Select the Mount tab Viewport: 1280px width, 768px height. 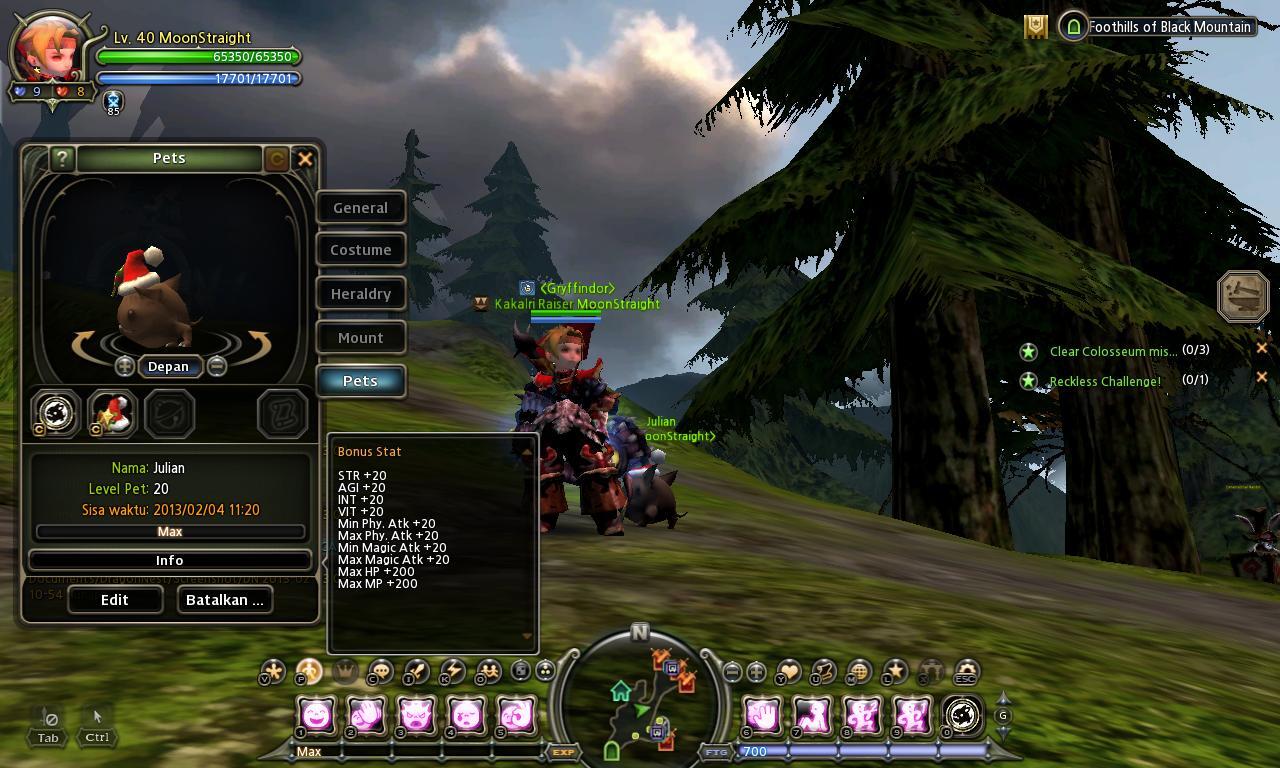[360, 338]
